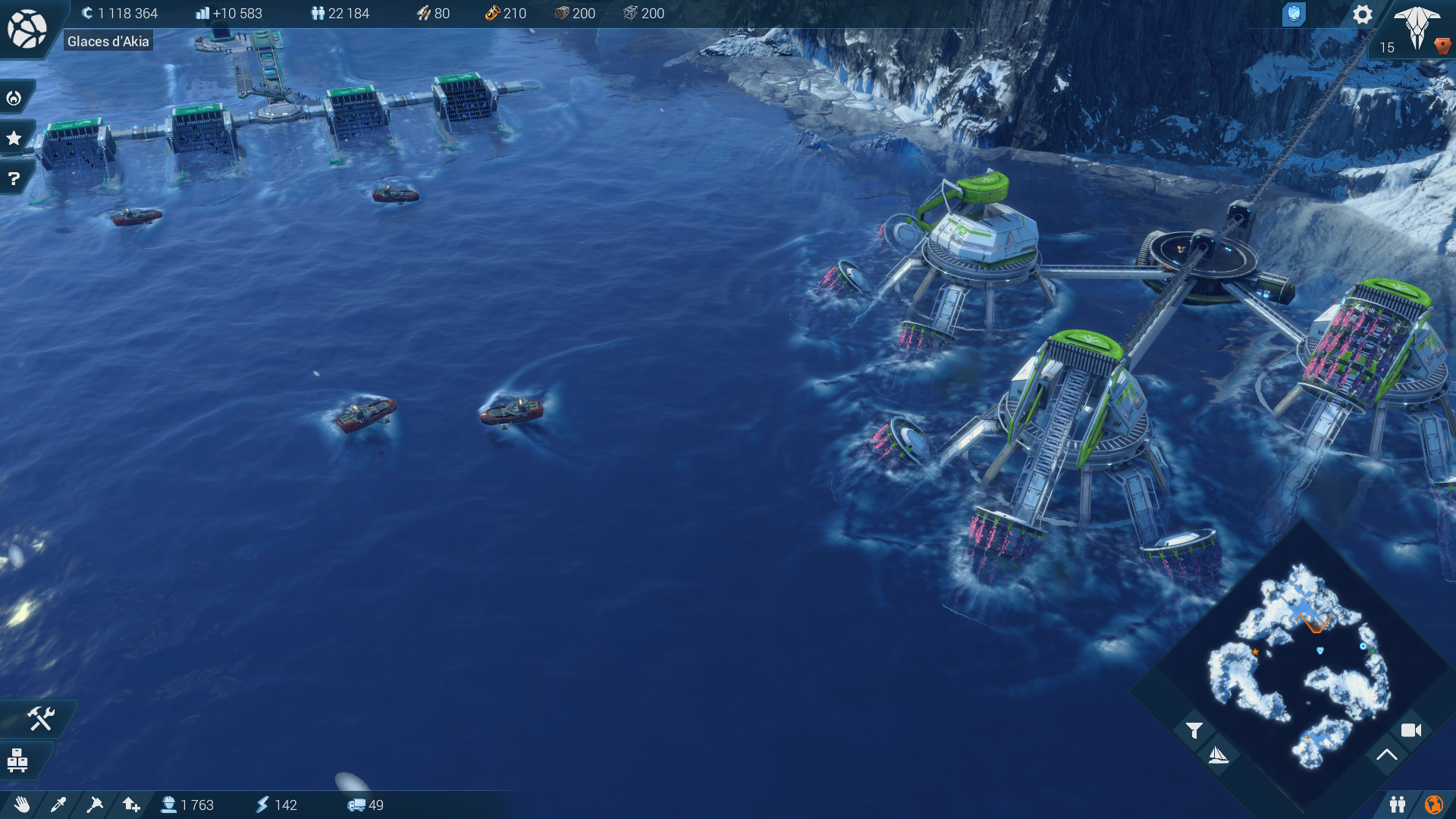Open the globe strategic map button
This screenshot has width=1456, height=819.
(x=27, y=29)
